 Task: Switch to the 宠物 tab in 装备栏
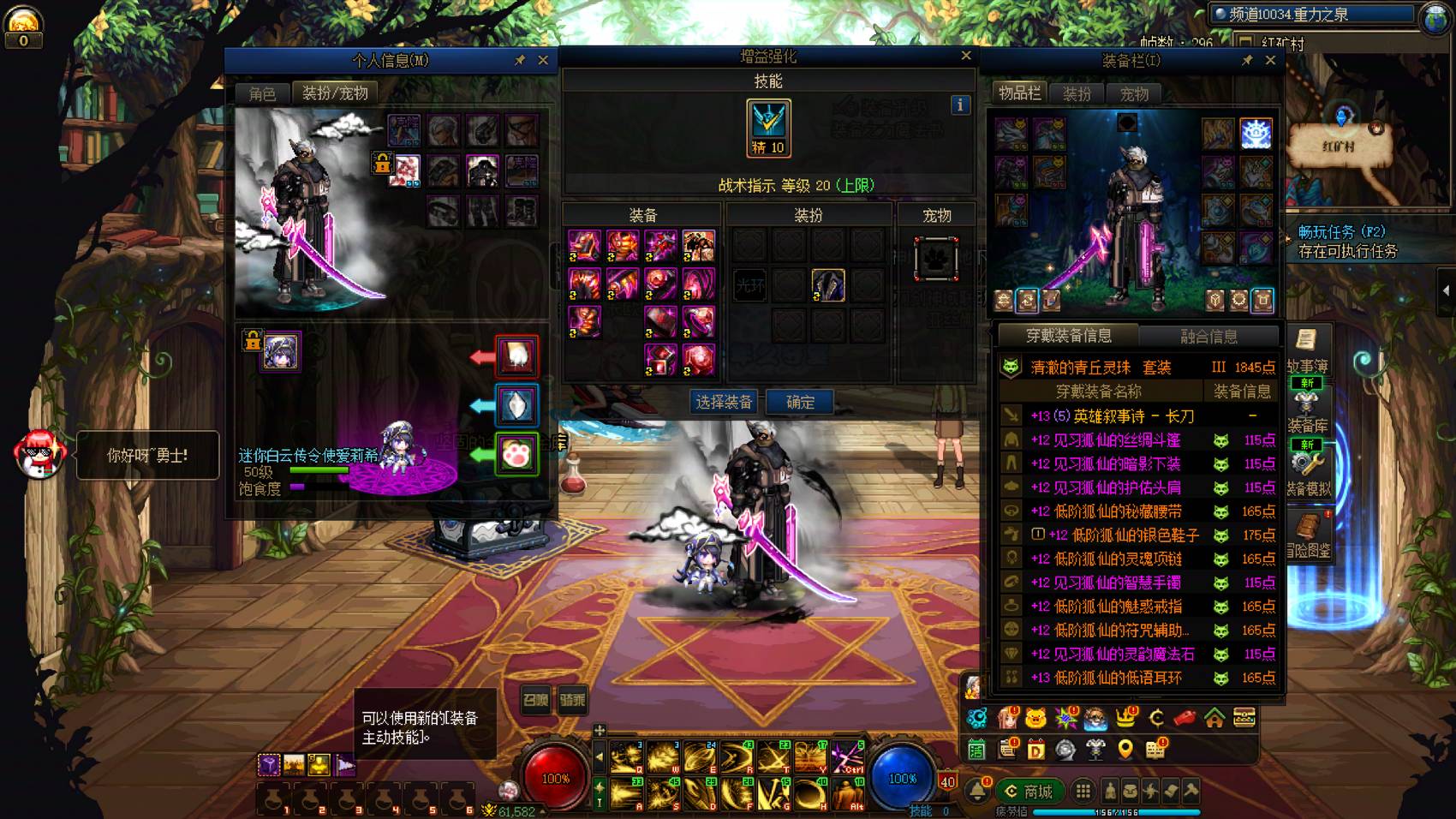[1134, 93]
